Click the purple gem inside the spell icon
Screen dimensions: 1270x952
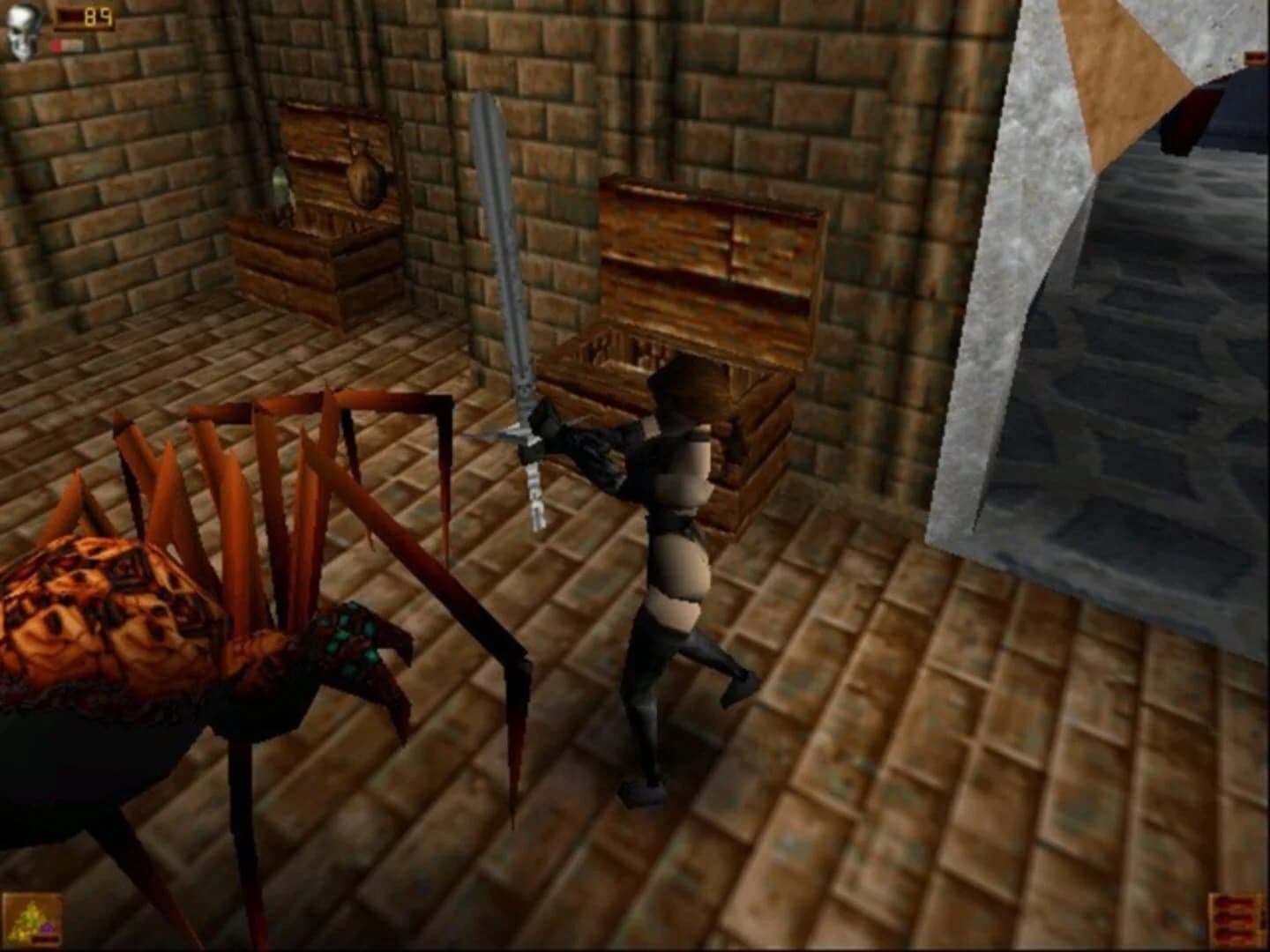click(47, 930)
